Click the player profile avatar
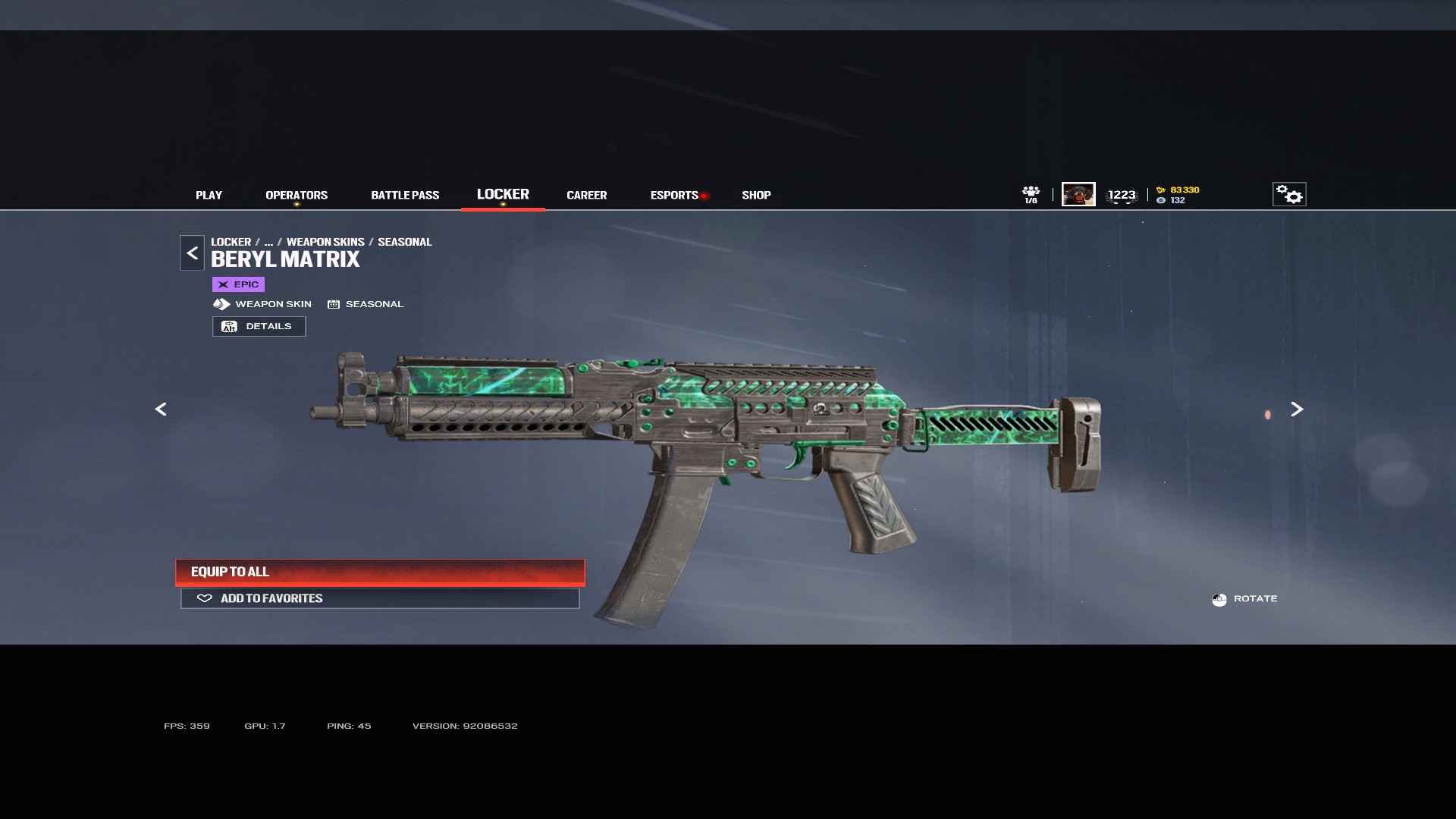Image resolution: width=1456 pixels, height=819 pixels. [x=1078, y=195]
